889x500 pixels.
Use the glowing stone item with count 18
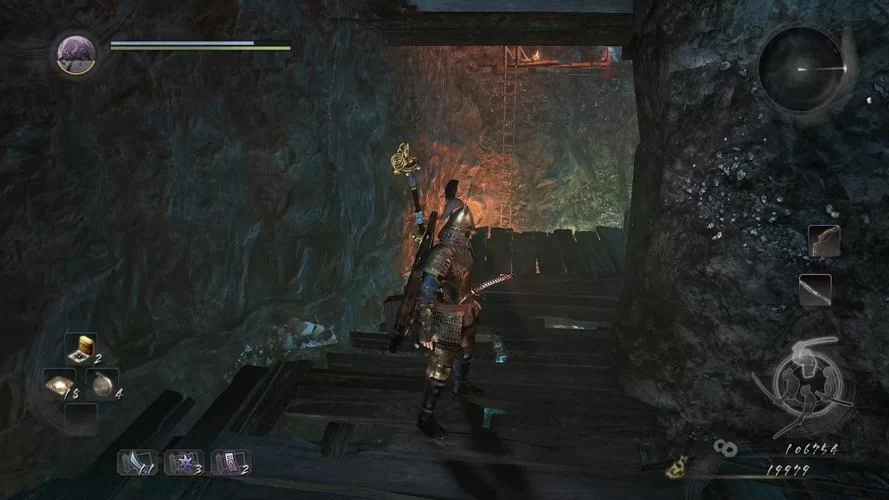pos(58,383)
